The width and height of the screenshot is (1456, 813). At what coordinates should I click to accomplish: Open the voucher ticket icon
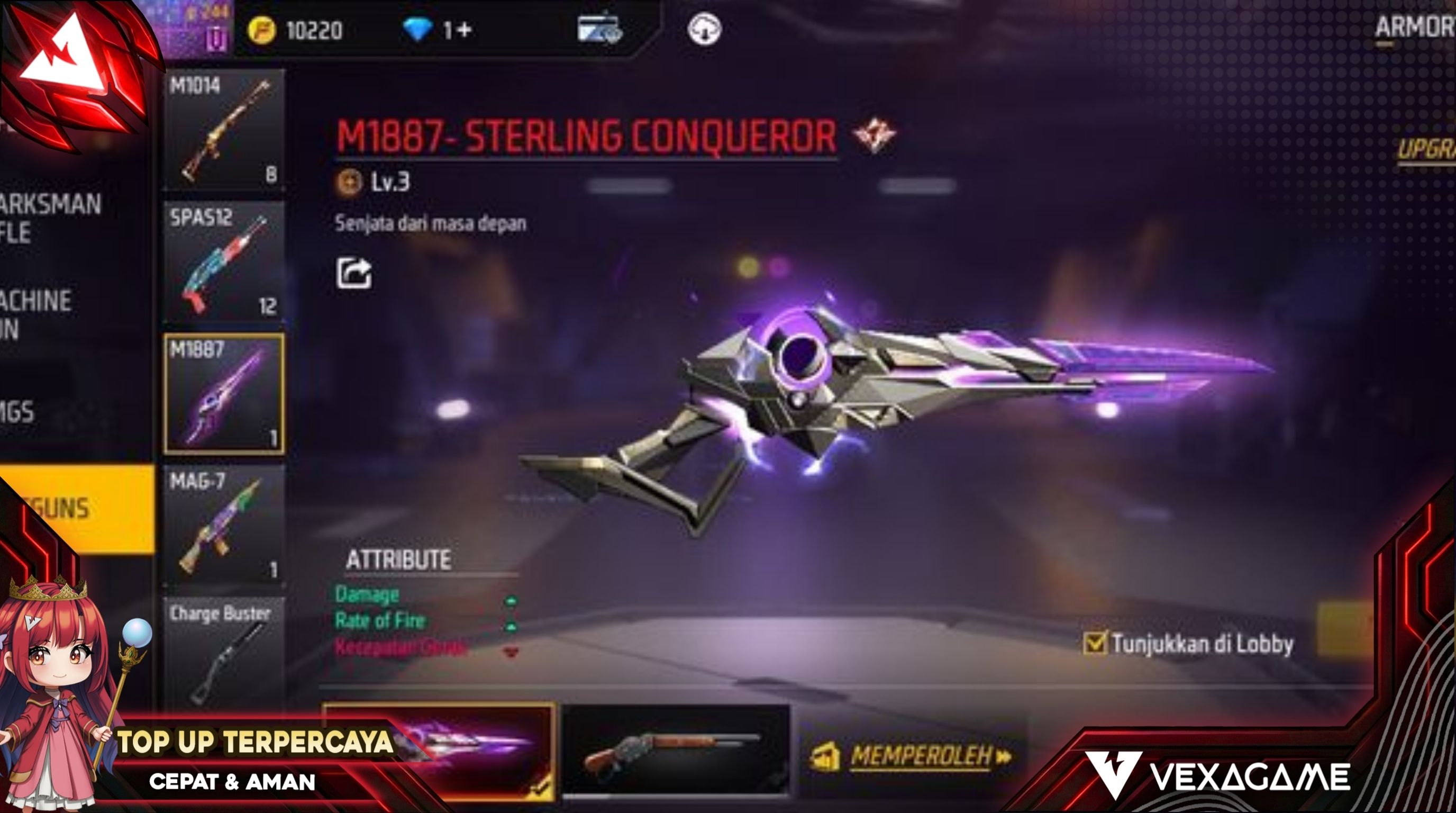coord(599,28)
